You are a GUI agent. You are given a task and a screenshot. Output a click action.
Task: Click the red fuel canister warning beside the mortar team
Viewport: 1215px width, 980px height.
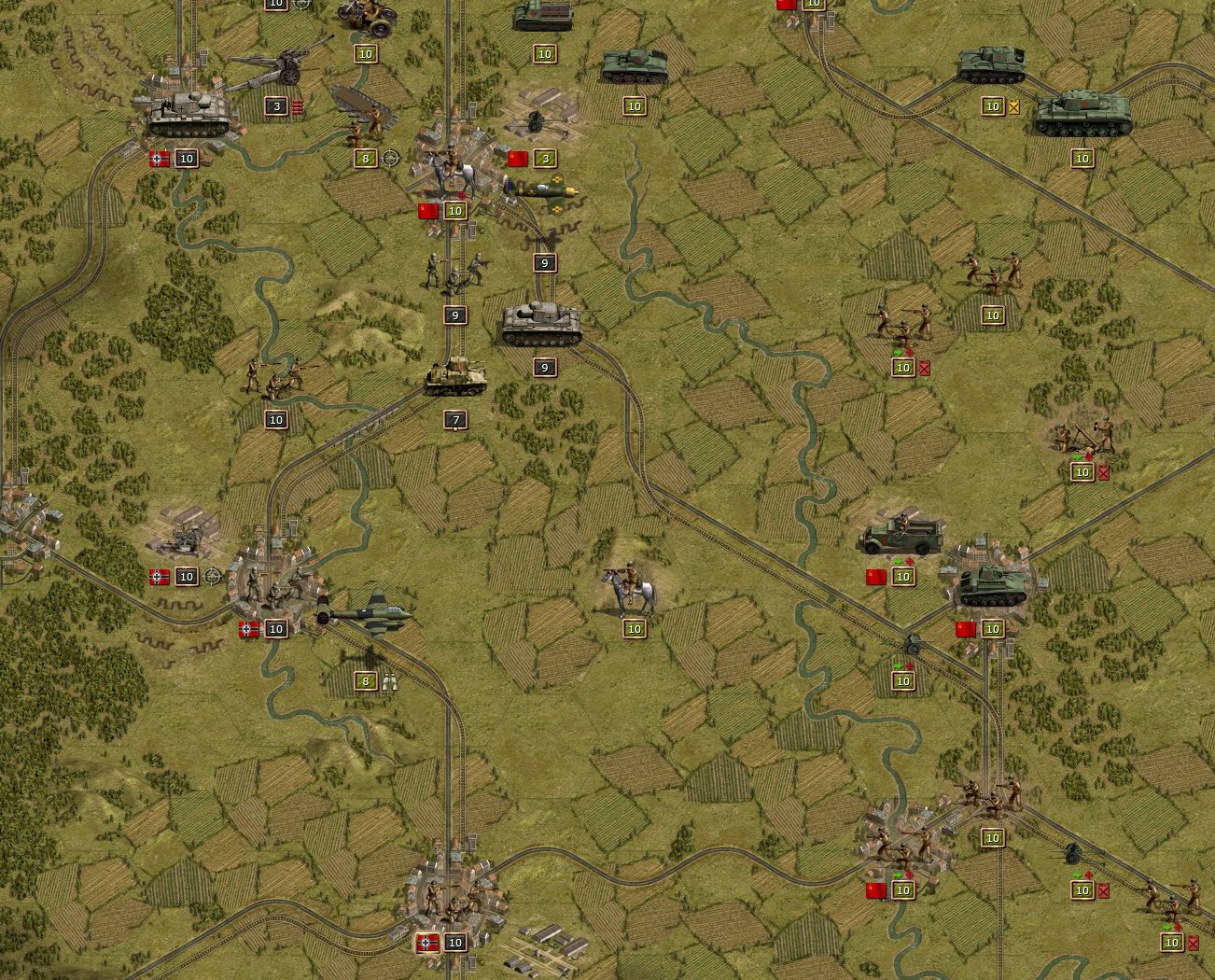[x=1105, y=472]
